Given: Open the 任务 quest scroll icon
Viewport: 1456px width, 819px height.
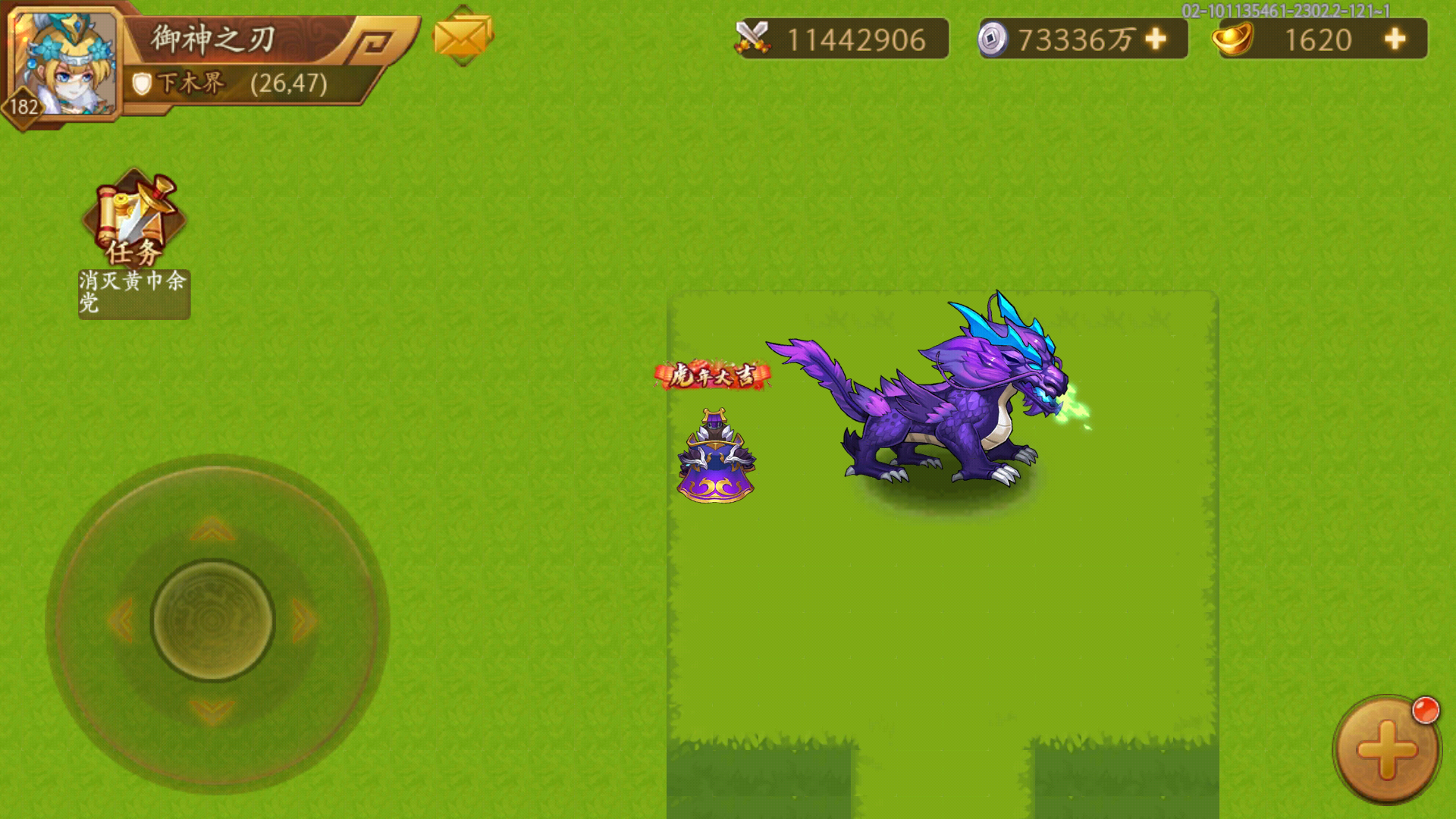Looking at the screenshot, I should click(x=133, y=216).
